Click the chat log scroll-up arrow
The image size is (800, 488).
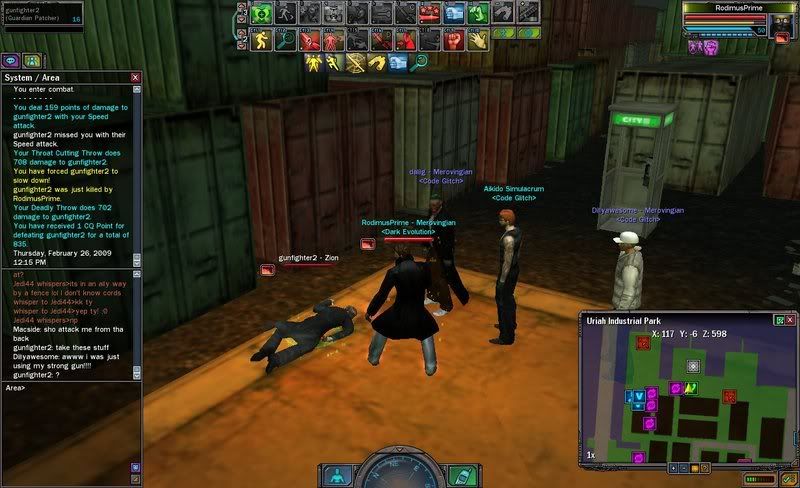(136, 90)
